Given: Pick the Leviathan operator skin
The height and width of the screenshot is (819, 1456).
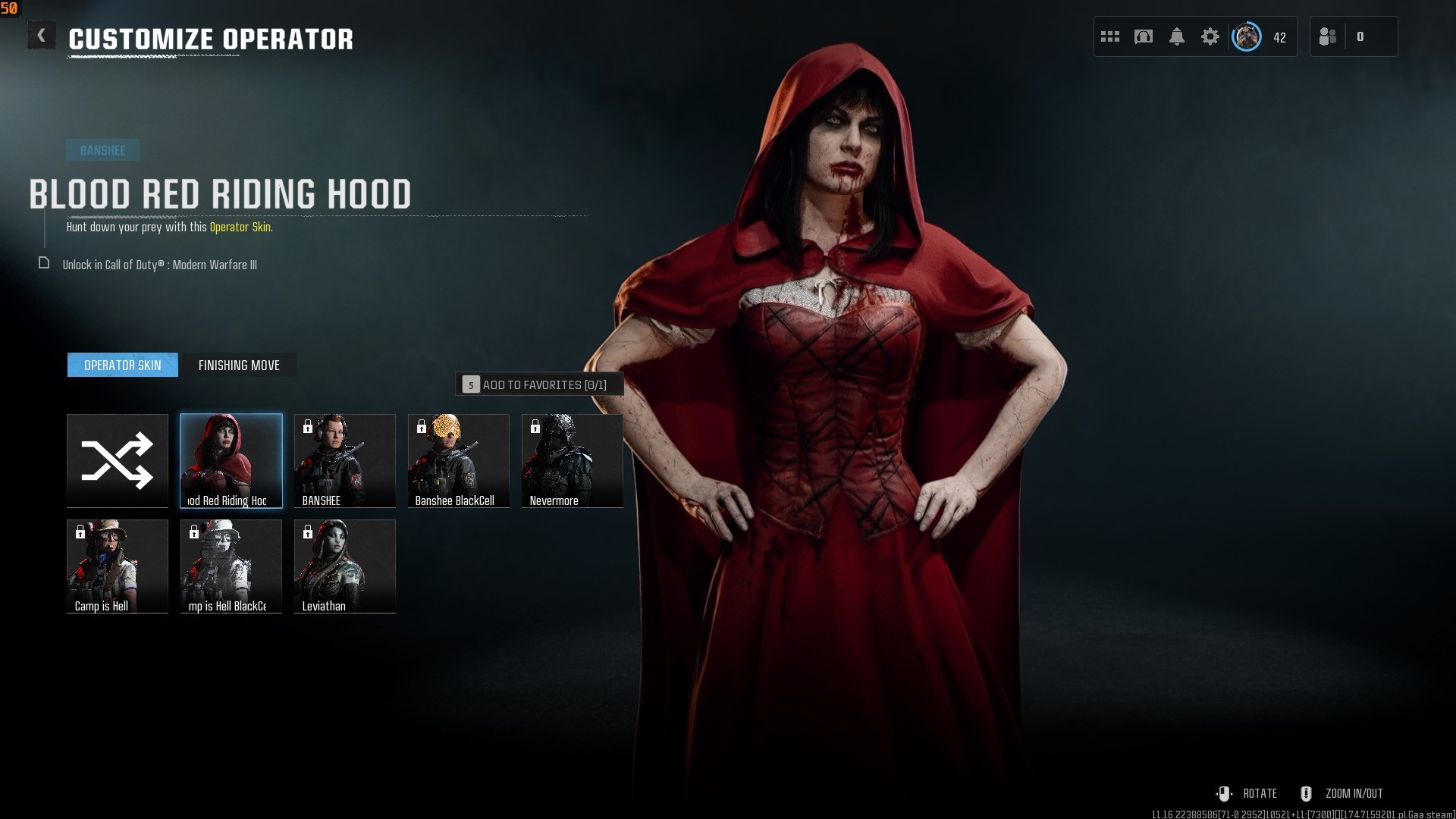Looking at the screenshot, I should pyautogui.click(x=345, y=566).
